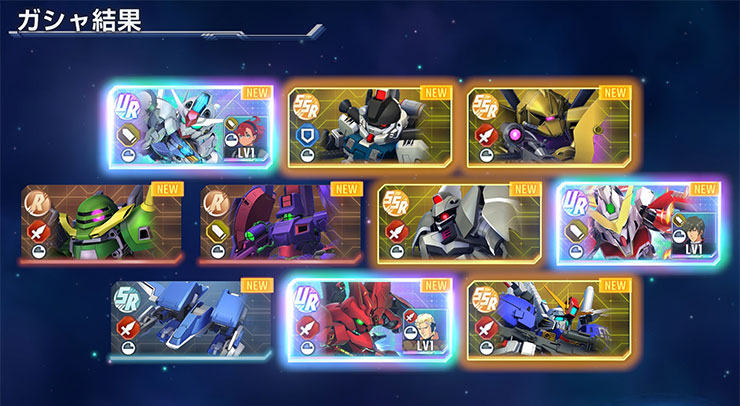This screenshot has height=406, width=740.
Task: View the R purple mobile suit card
Action: (x=280, y=222)
